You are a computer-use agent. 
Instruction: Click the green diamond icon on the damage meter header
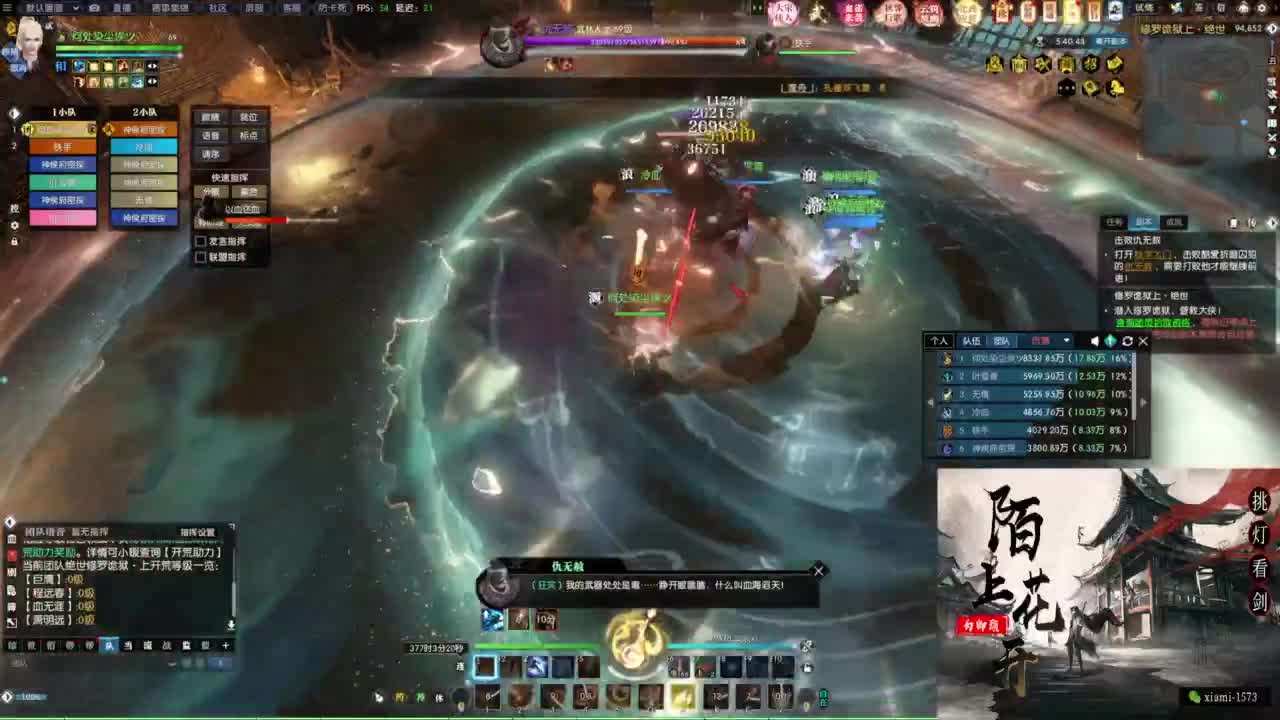point(1110,341)
